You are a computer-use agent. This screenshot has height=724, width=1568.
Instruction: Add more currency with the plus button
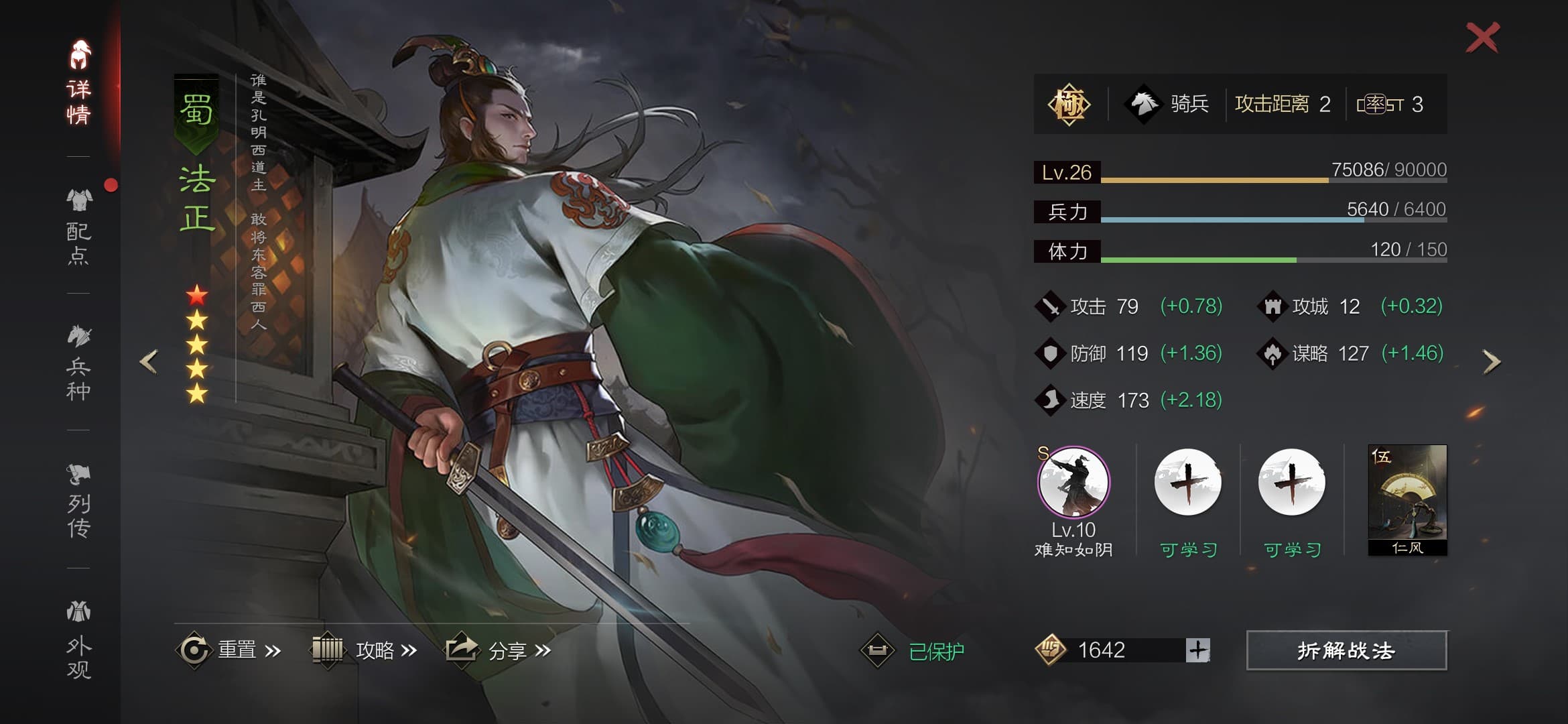point(1197,650)
